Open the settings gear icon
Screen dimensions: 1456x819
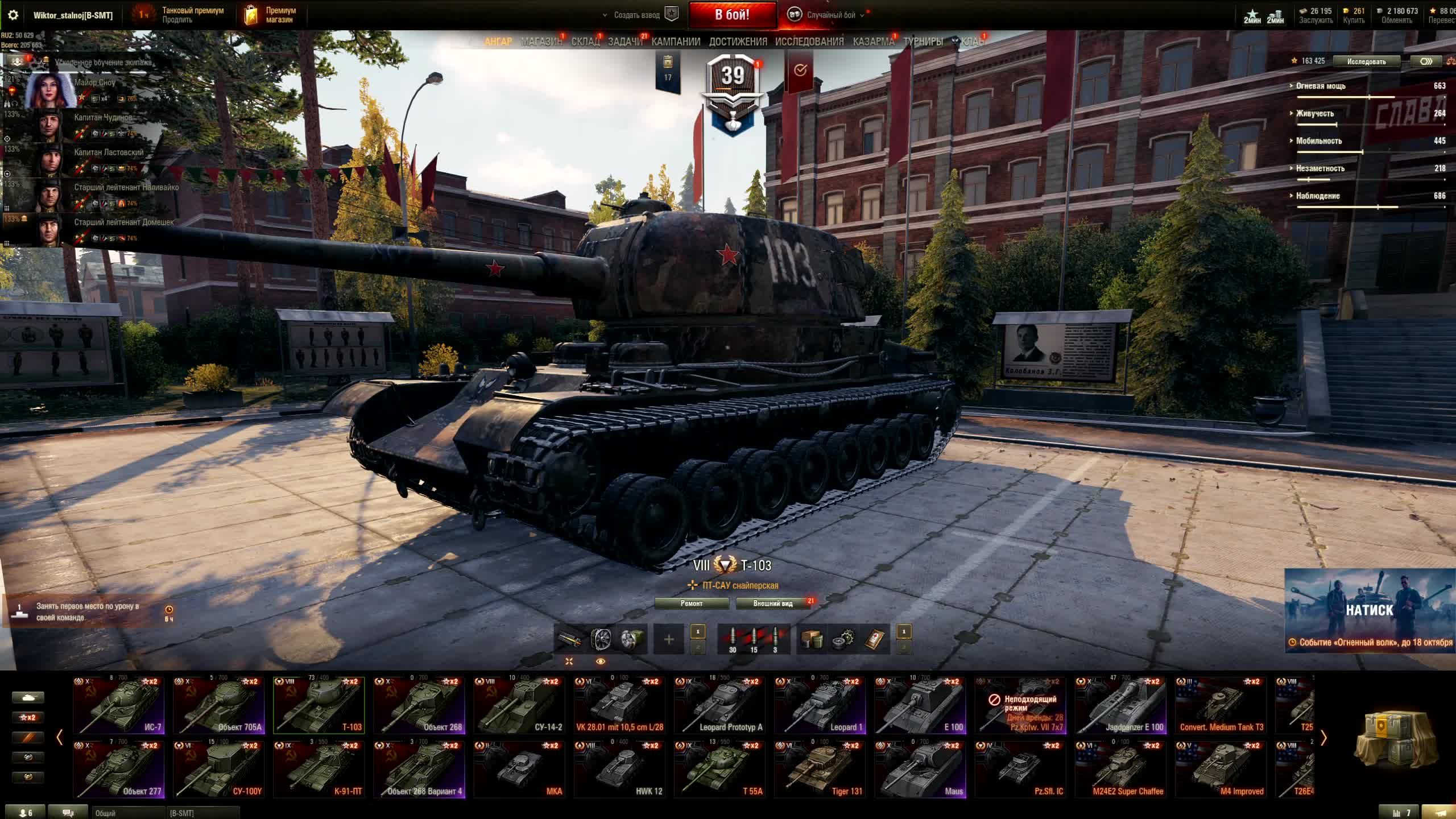tap(13, 15)
